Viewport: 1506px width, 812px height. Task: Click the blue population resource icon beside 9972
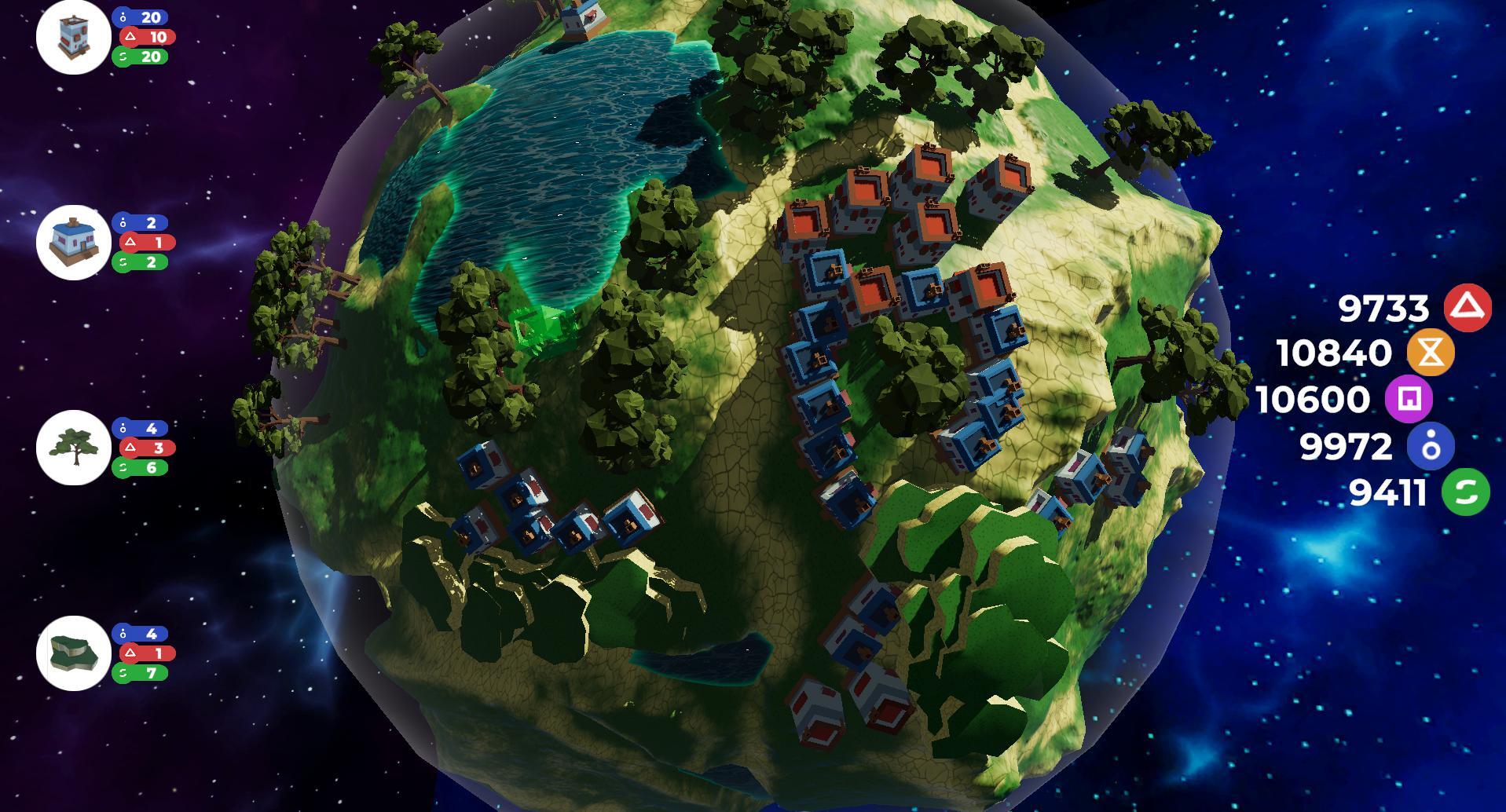pyautogui.click(x=1431, y=447)
